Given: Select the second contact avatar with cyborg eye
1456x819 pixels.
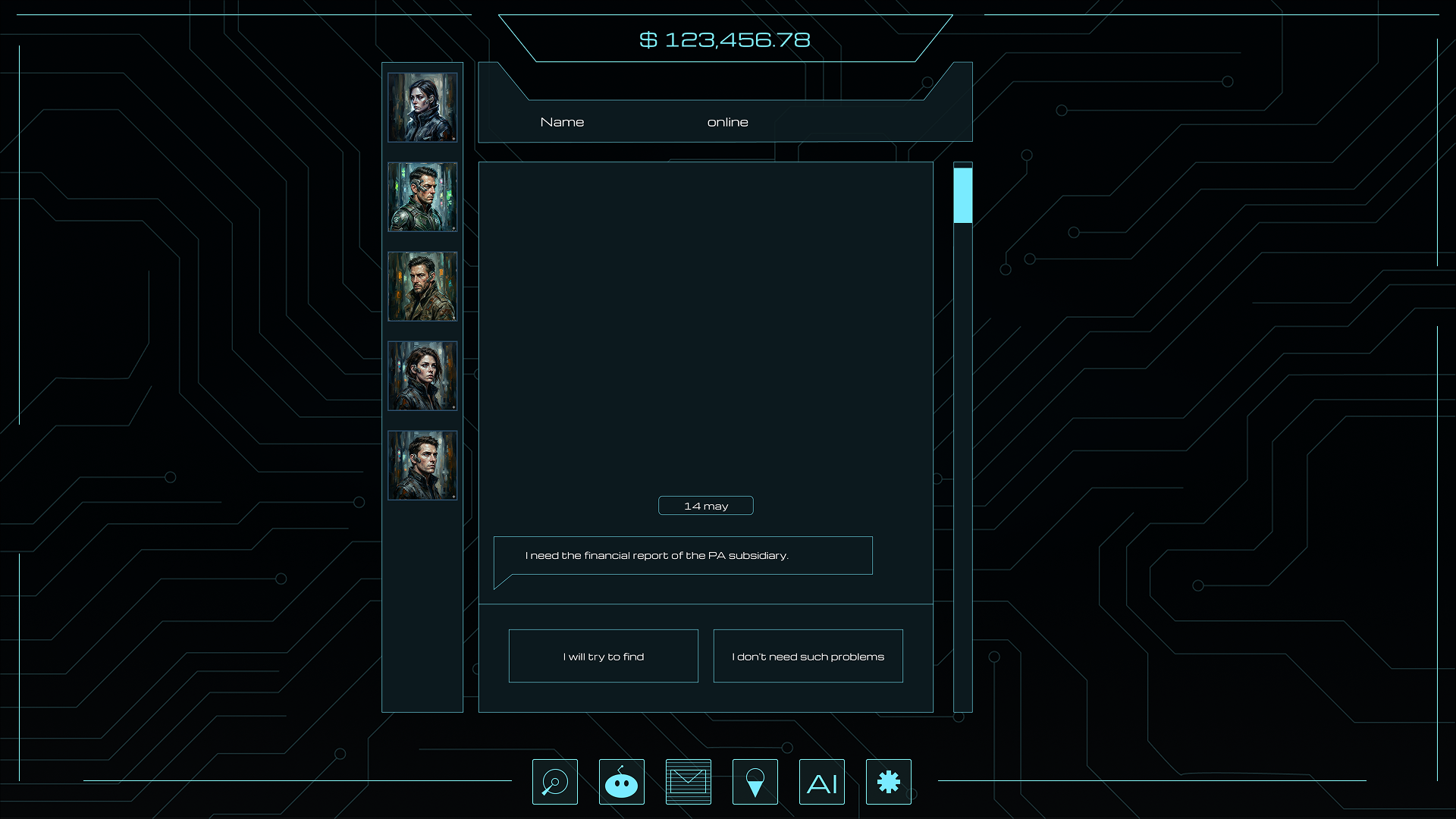Looking at the screenshot, I should click(422, 196).
